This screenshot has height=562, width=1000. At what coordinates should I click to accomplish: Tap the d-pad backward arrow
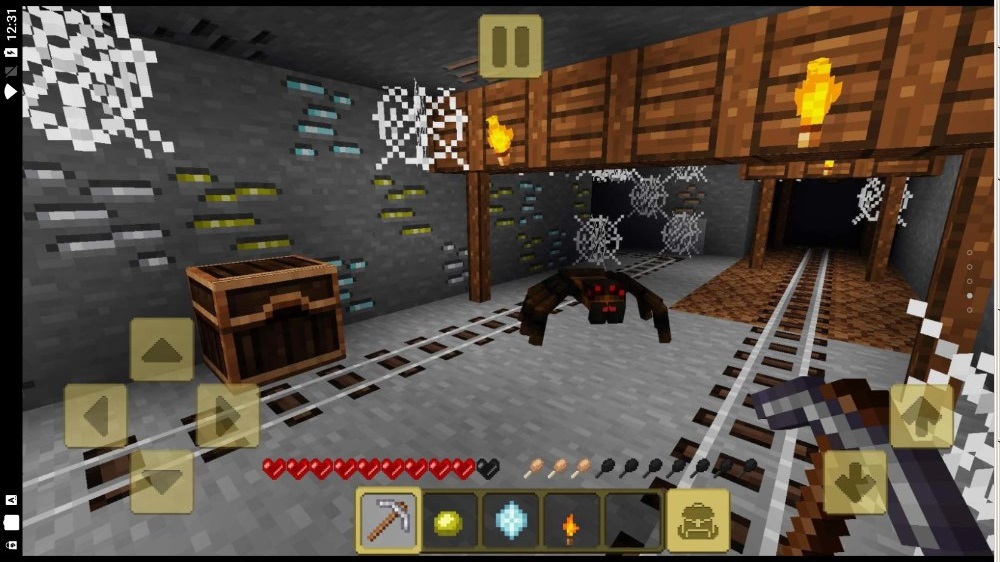pyautogui.click(x=161, y=480)
